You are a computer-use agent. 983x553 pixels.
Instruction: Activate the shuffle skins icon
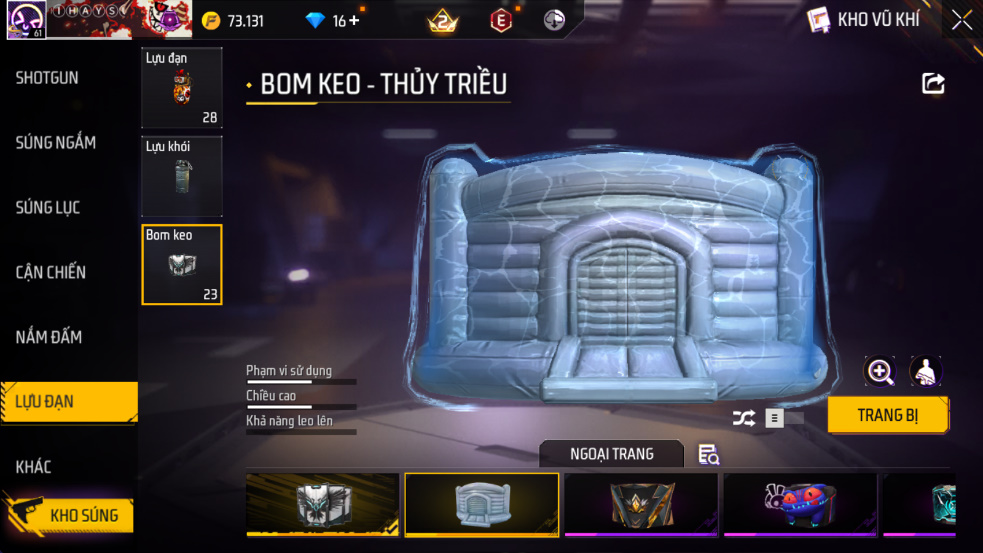[x=743, y=419]
